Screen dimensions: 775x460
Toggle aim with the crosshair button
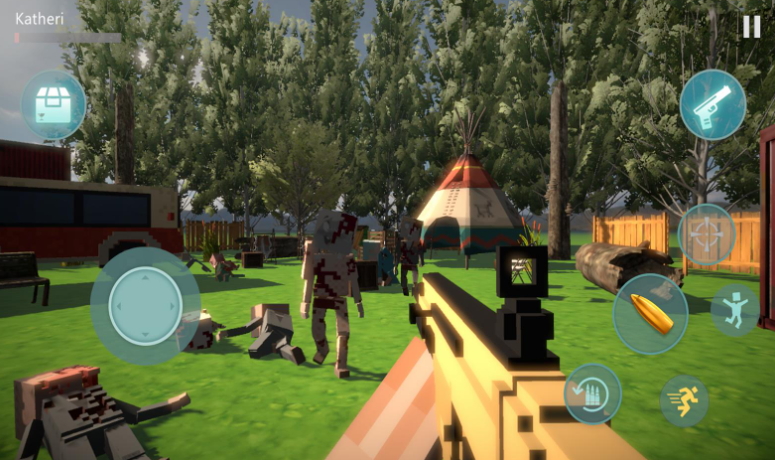(707, 235)
